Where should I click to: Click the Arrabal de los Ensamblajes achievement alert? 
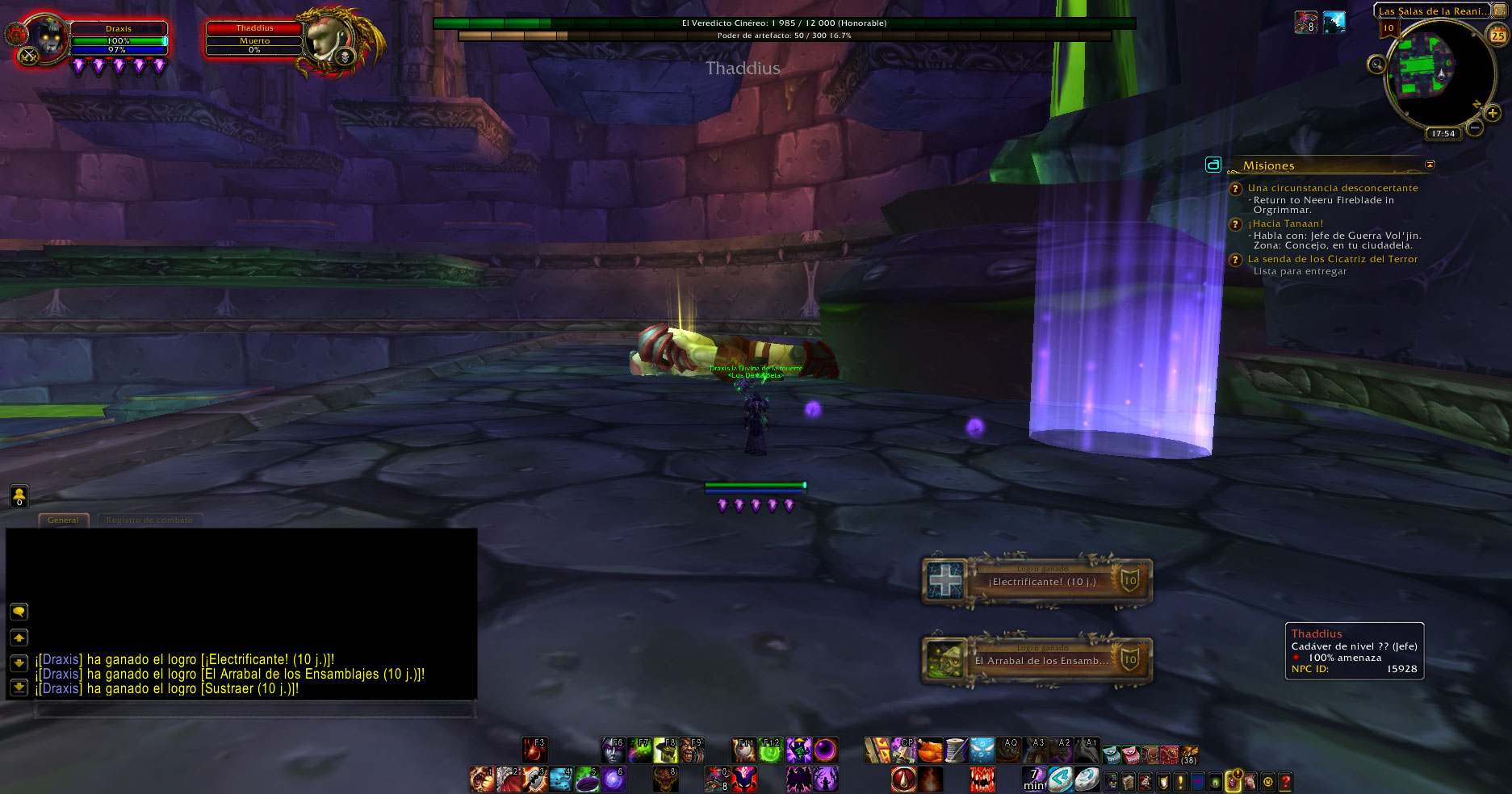(1037, 660)
